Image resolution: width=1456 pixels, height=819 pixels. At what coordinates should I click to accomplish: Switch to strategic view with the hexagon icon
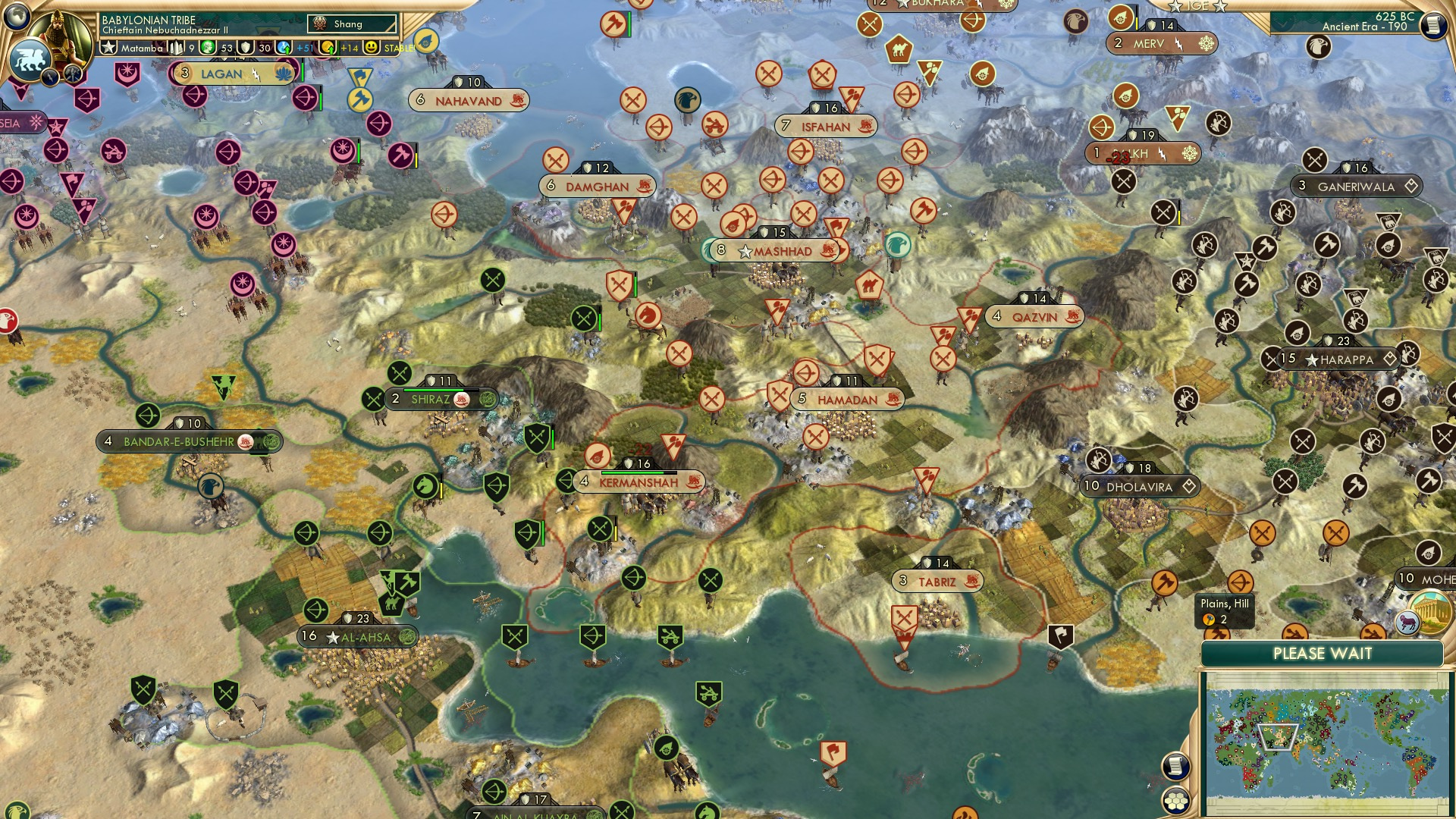[1175, 802]
